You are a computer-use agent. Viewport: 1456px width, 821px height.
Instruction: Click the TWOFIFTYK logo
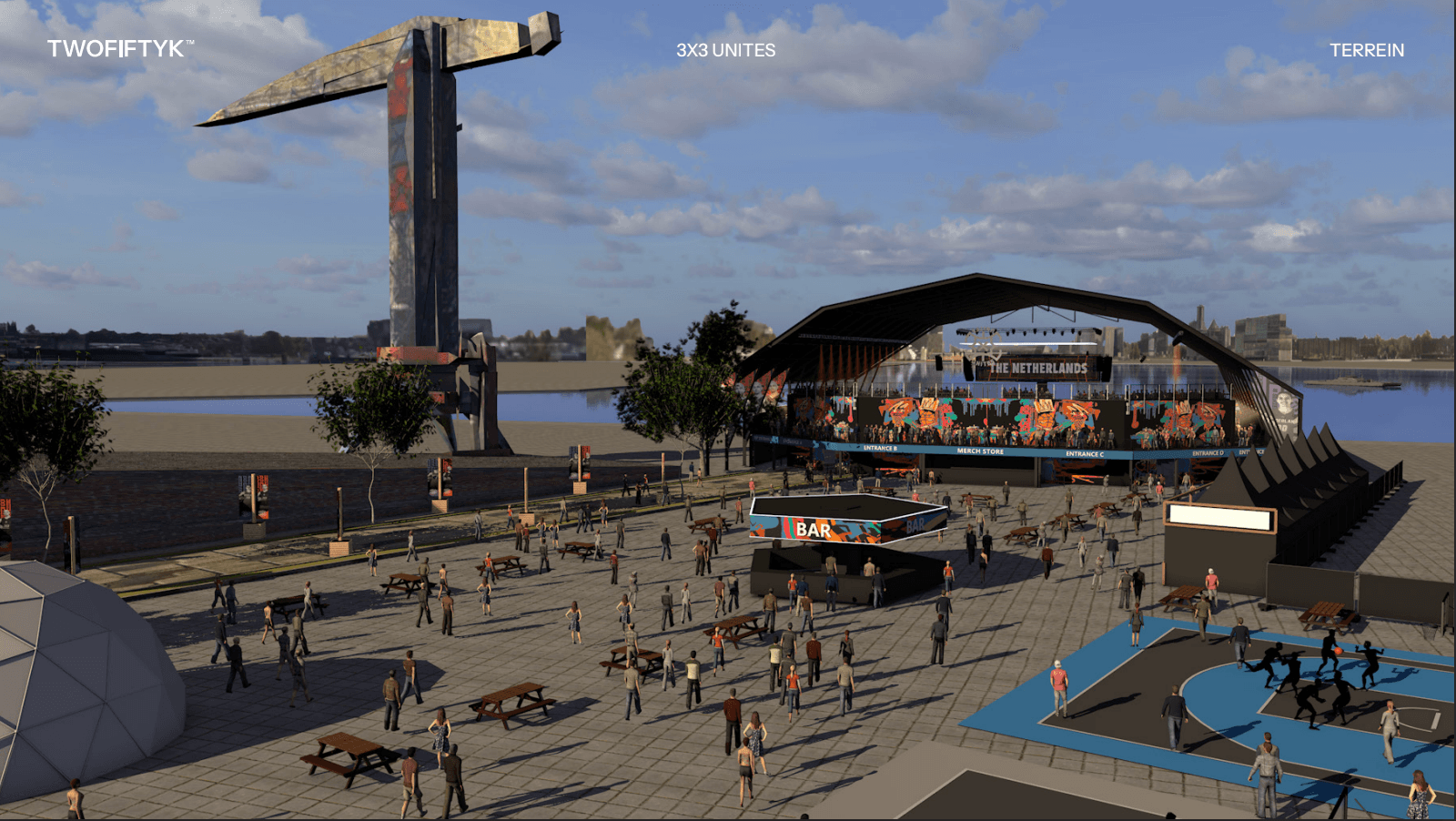click(119, 49)
